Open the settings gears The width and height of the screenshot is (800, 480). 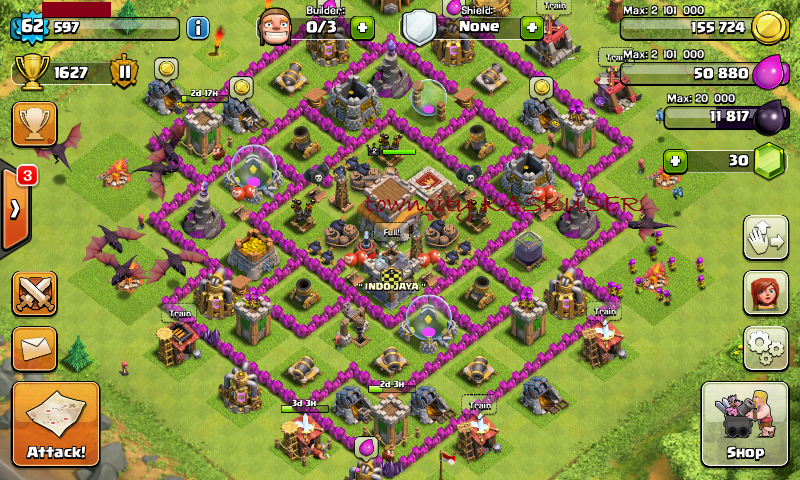pos(765,347)
